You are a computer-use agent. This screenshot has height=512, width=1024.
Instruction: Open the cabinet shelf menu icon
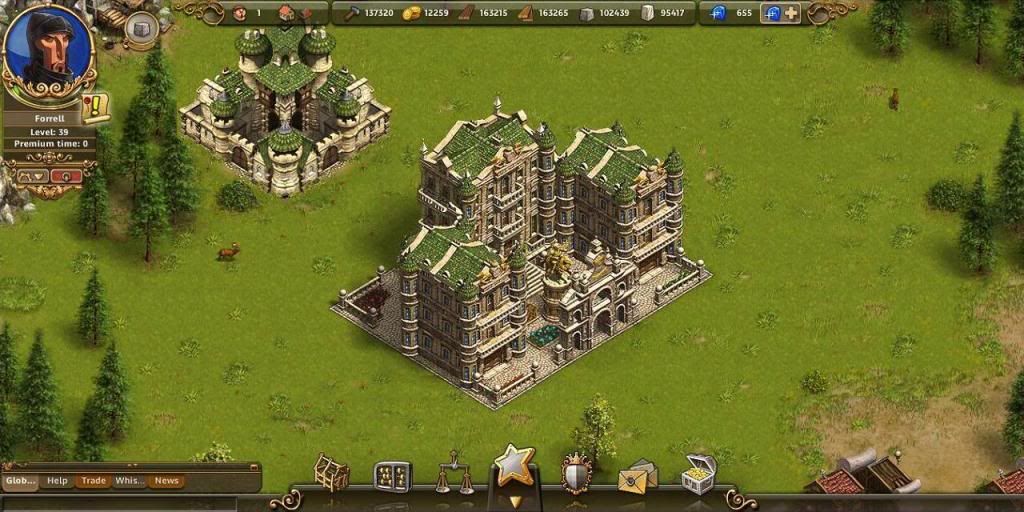pyautogui.click(x=392, y=476)
